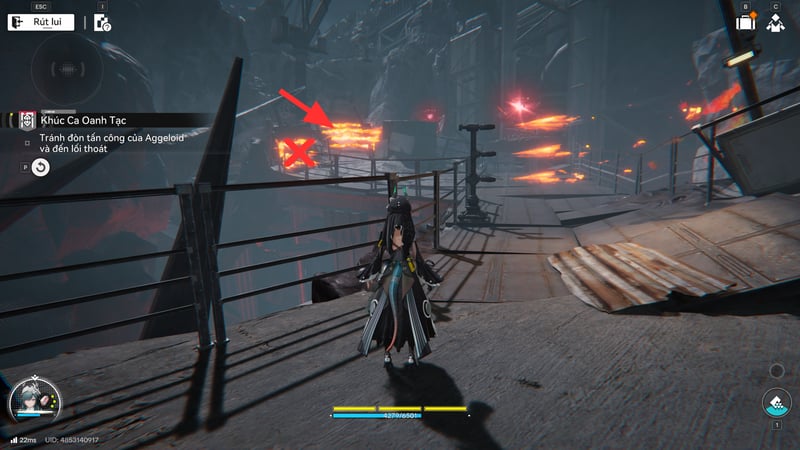Viewport: 800px width, 450px height.
Task: Select the character portrait avatar
Action: click(32, 404)
